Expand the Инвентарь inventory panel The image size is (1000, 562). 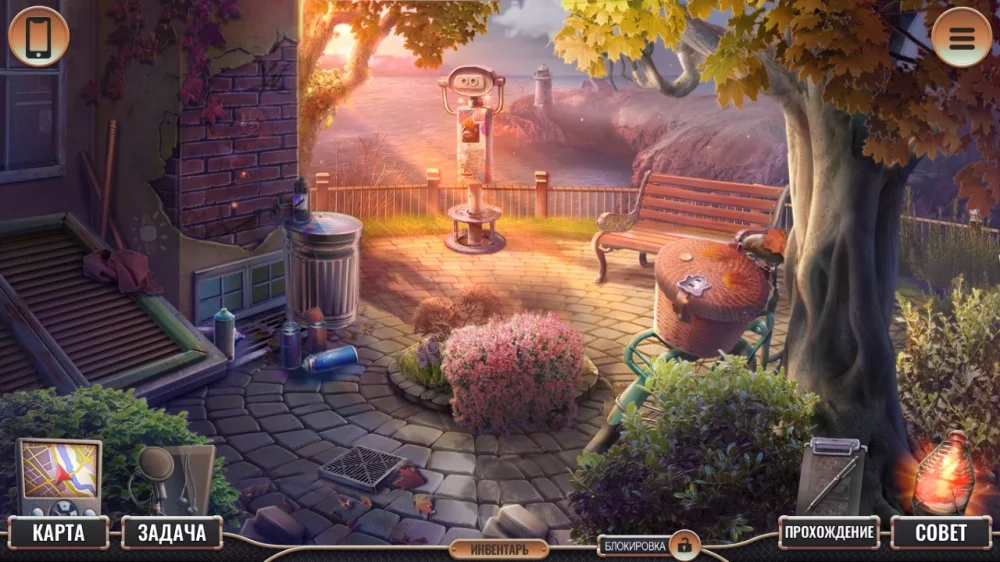coord(498,548)
